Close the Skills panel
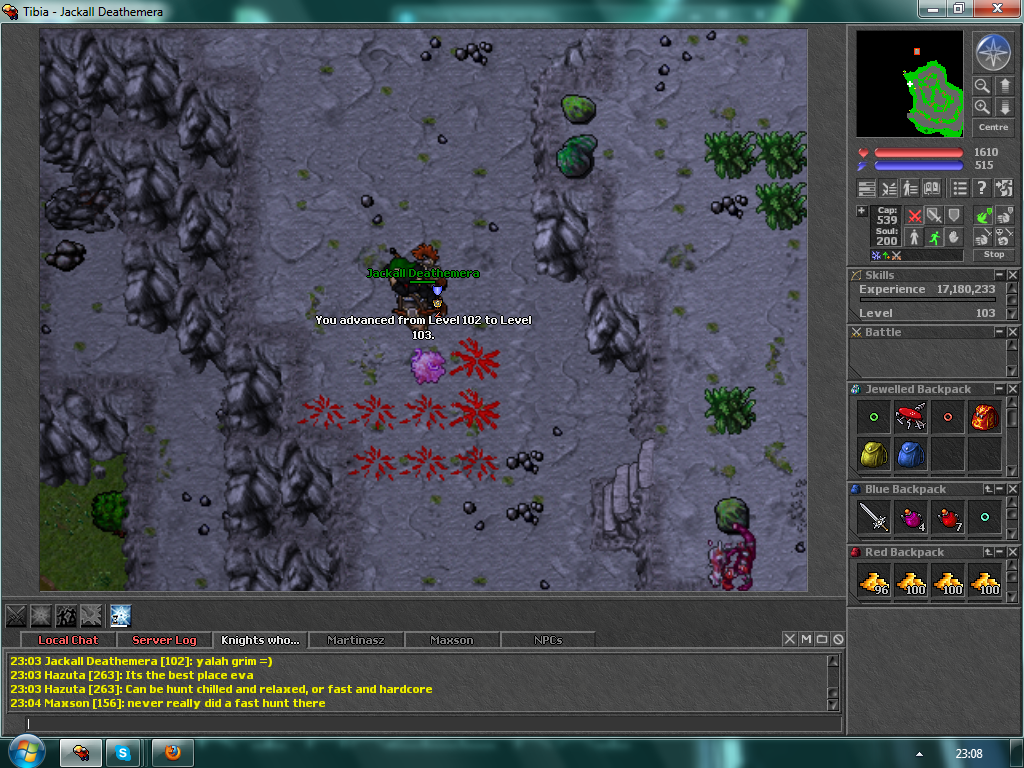 [x=1012, y=275]
